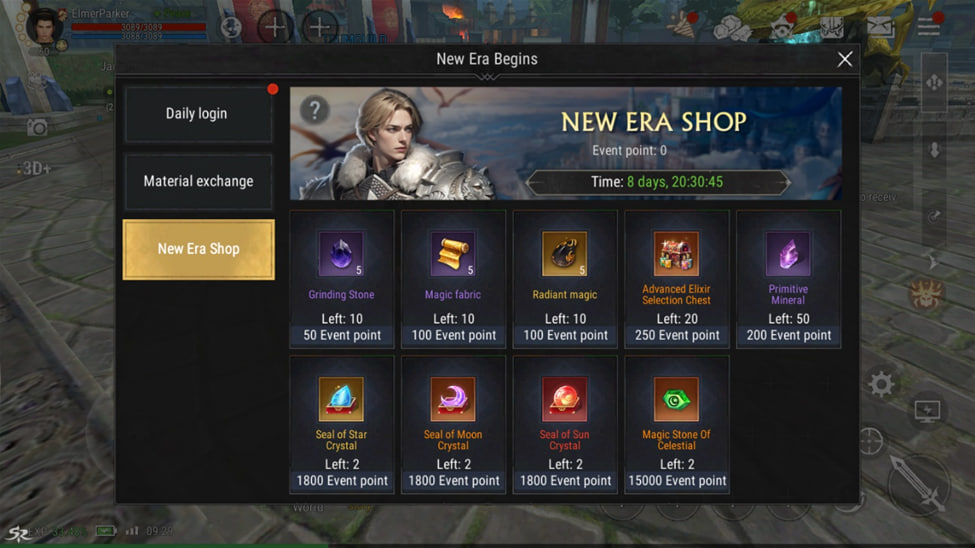Select the Radiant magic item
Viewport: 975px width, 548px height.
tap(565, 278)
